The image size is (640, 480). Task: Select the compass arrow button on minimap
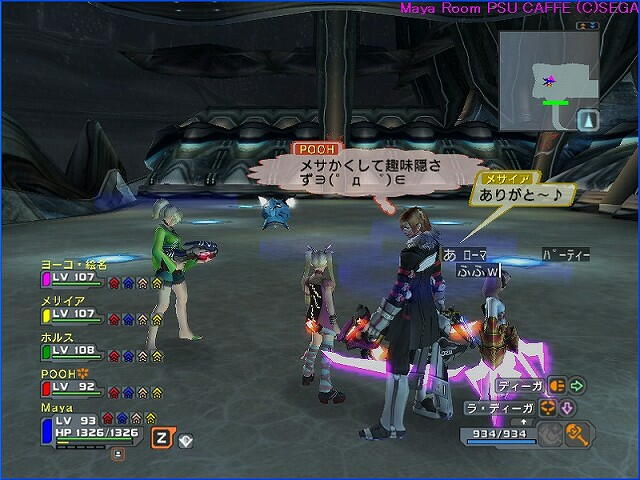click(x=589, y=120)
